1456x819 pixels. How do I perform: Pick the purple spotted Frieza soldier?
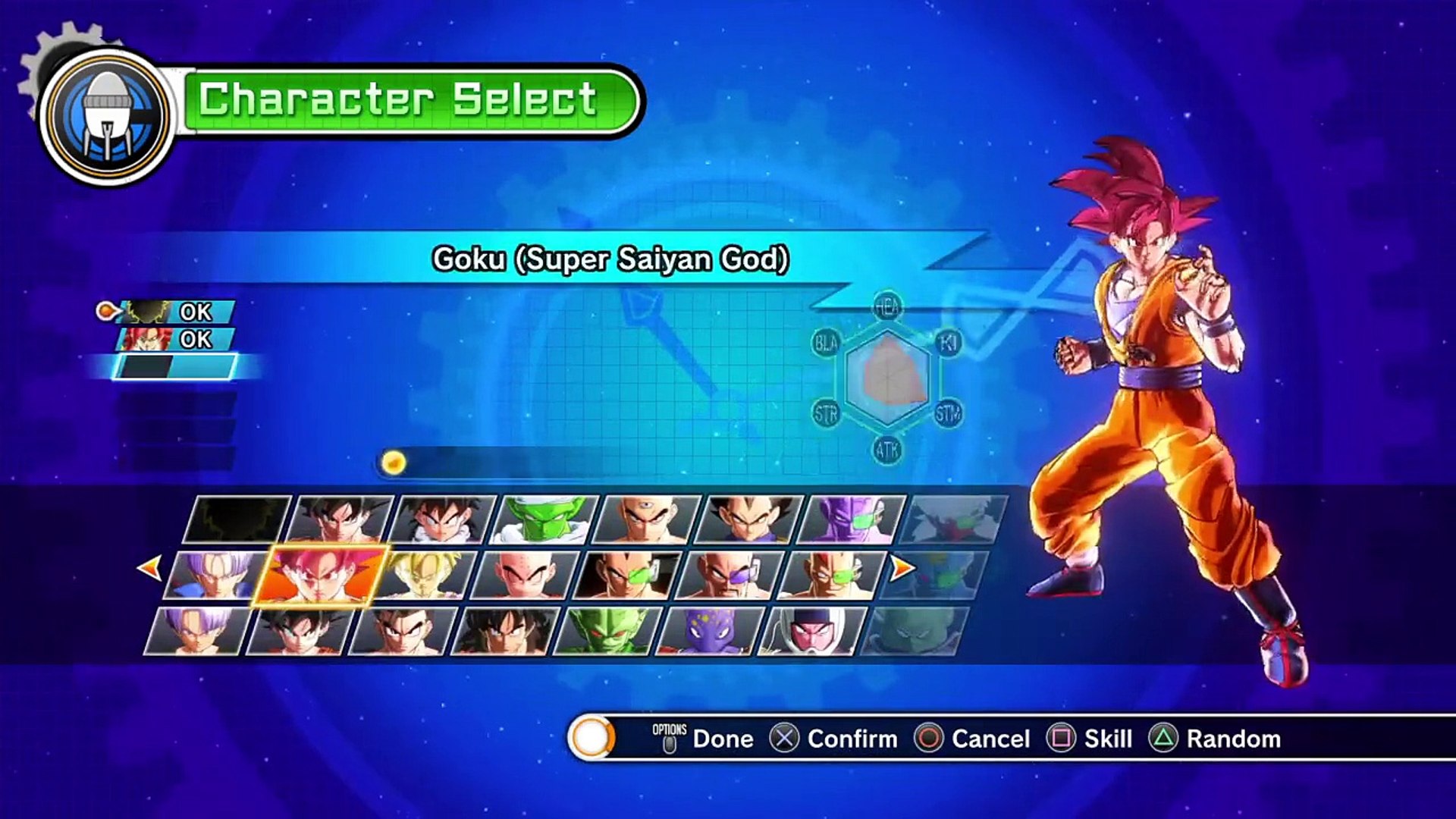coord(710,631)
